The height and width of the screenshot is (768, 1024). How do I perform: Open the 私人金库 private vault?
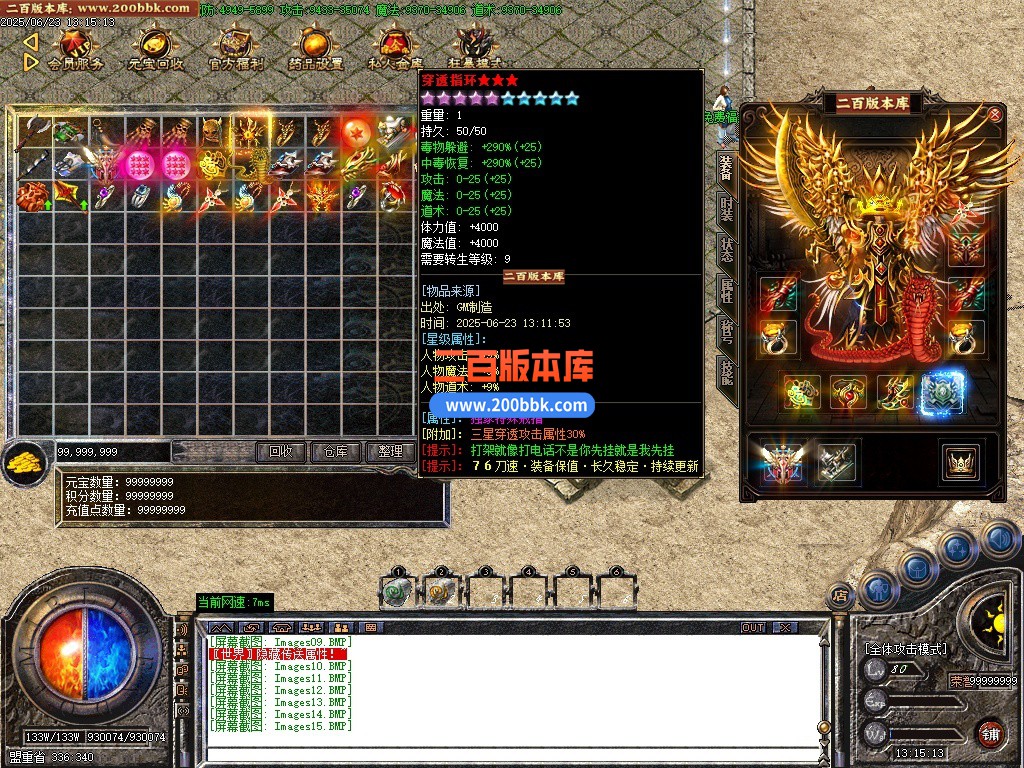pos(395,48)
